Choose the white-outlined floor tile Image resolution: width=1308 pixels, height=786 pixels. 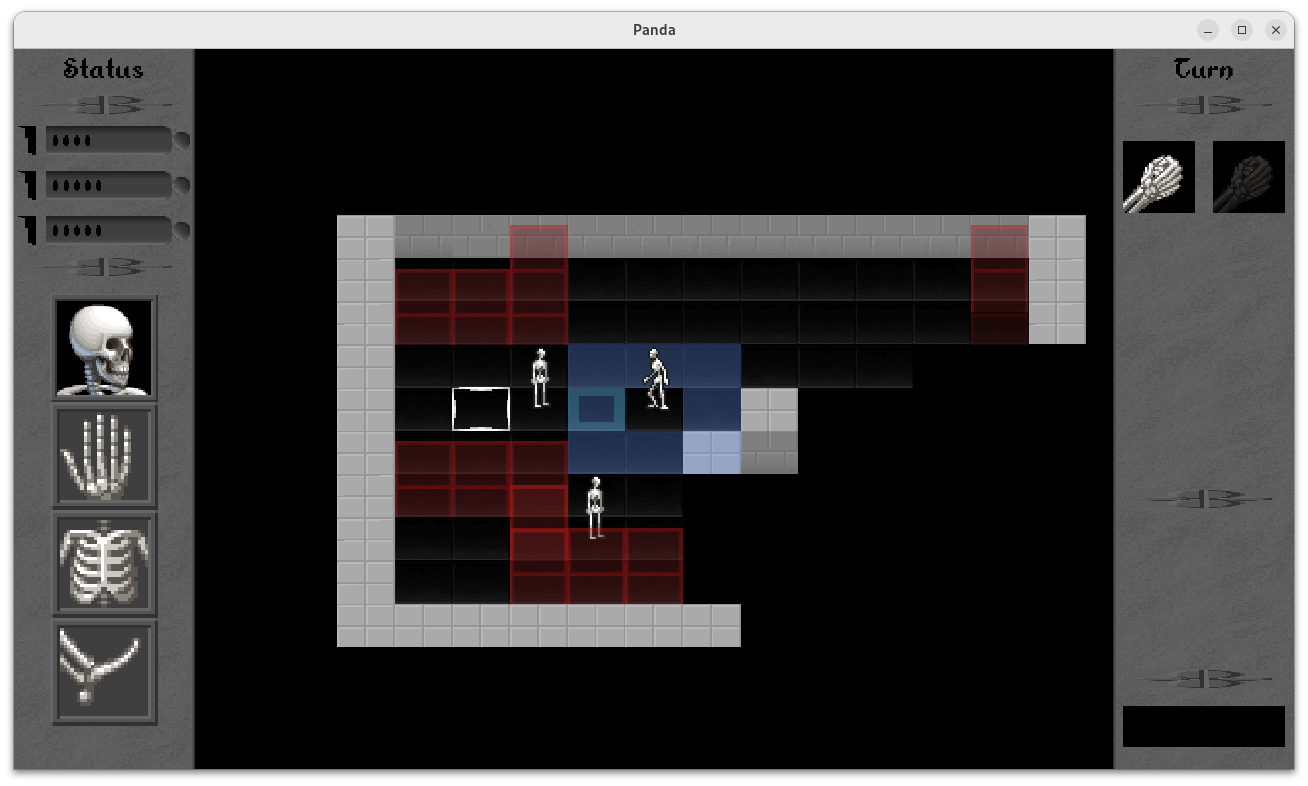pos(481,409)
